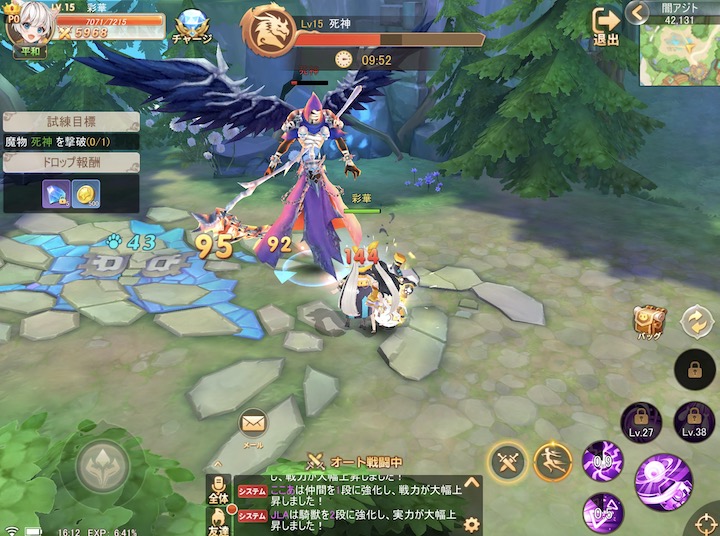
Task: Open the 試練目標 objective panel
Action: (70, 119)
